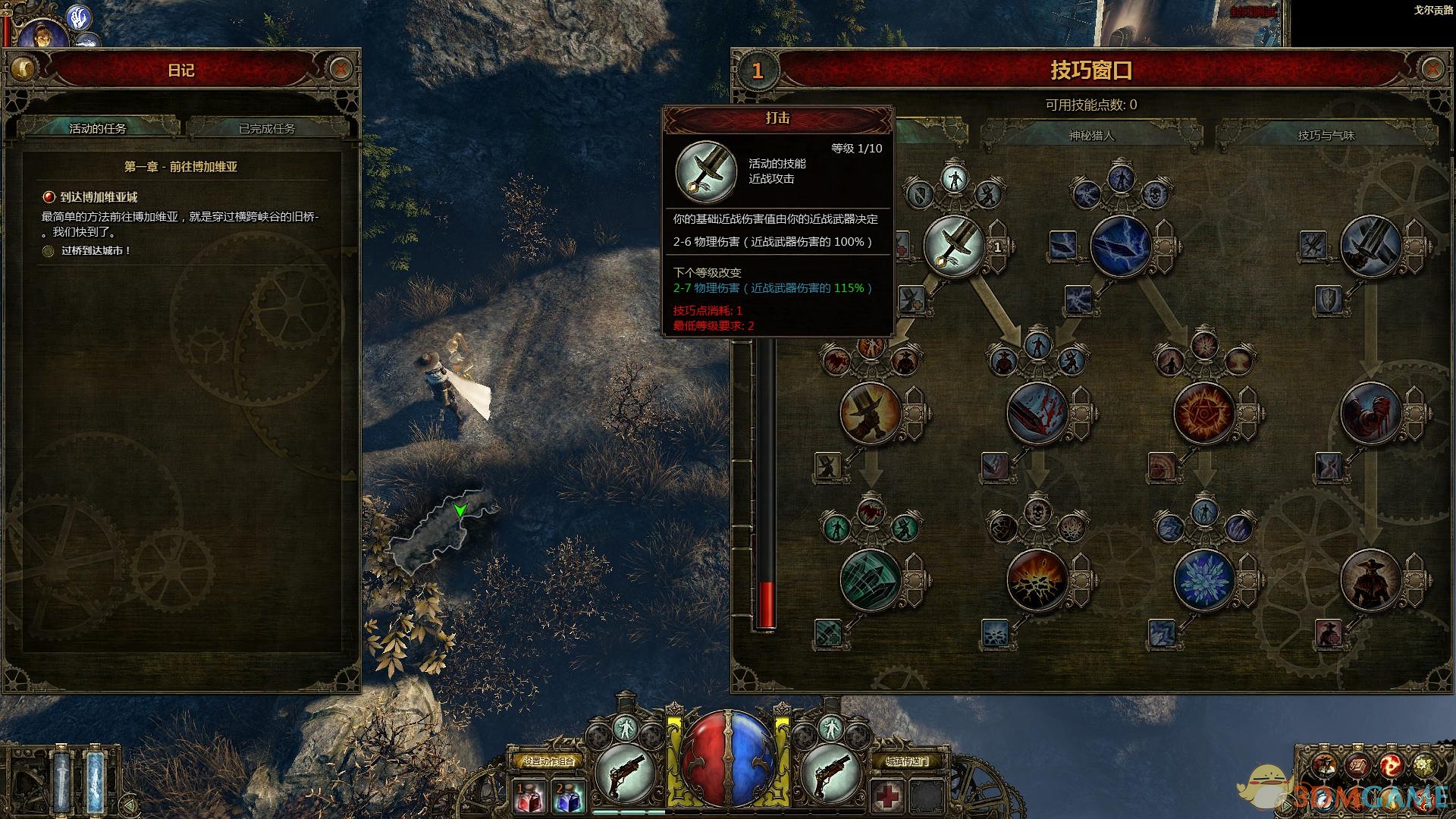1456x819 pixels.
Task: Choose the red pentagram rune skill
Action: point(1203,413)
